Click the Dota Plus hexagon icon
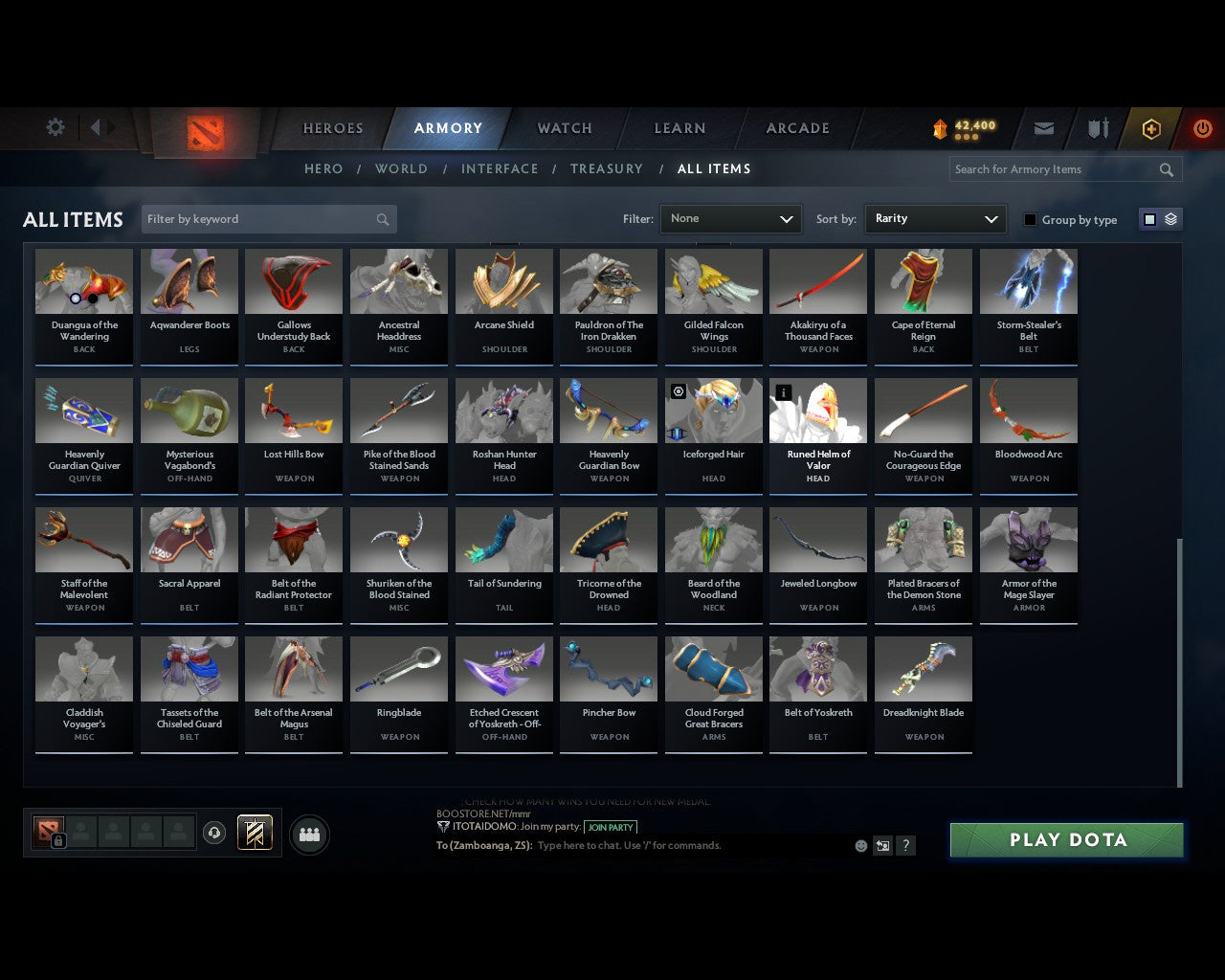The image size is (1225, 980). click(x=1150, y=128)
